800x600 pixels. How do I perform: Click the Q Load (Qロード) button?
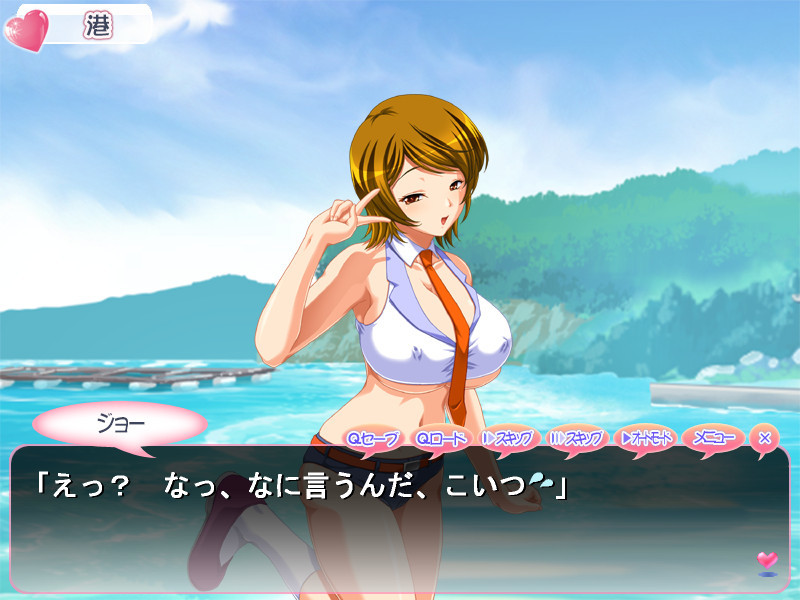click(440, 438)
